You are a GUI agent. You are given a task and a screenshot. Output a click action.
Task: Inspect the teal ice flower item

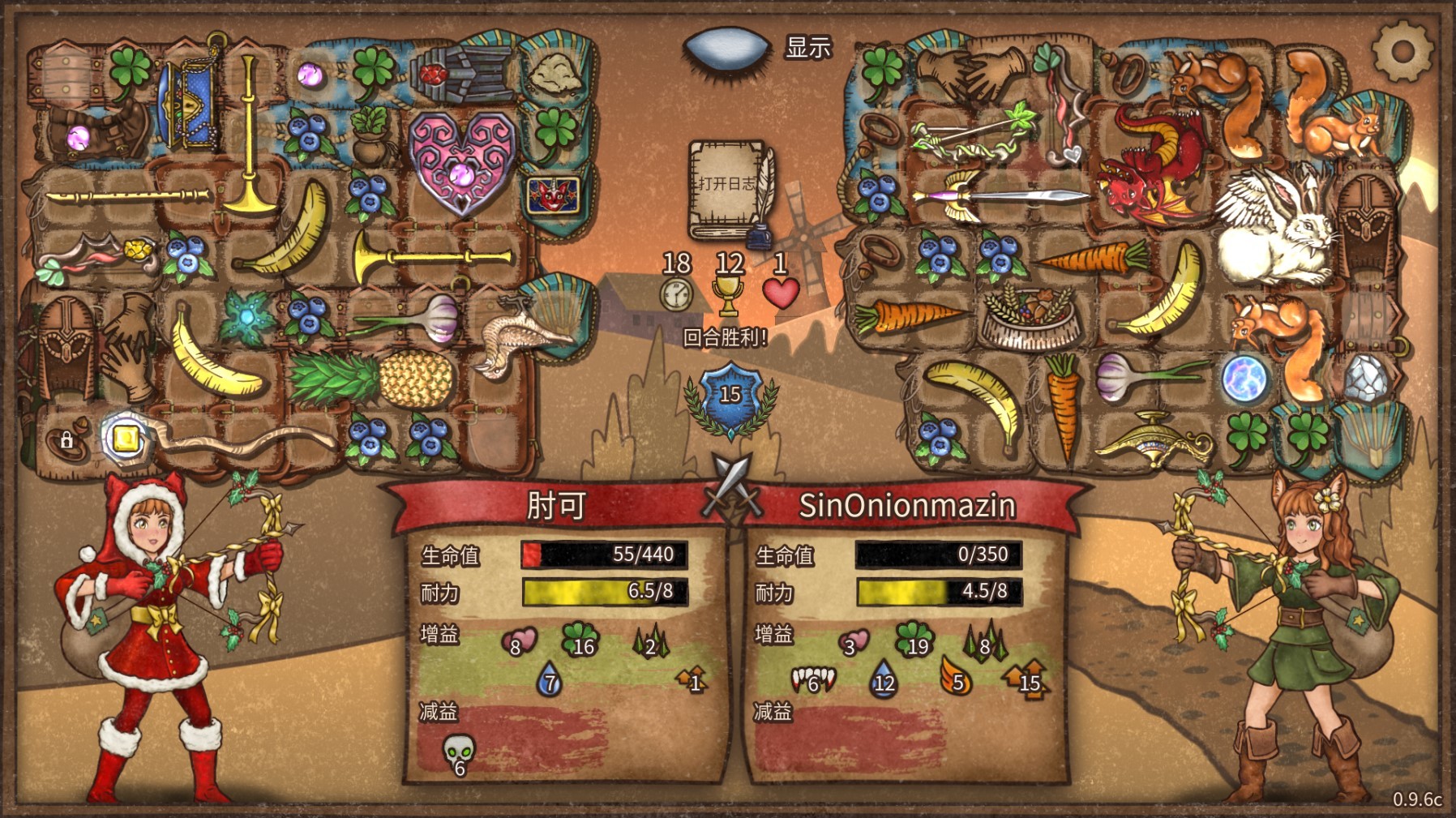click(x=246, y=318)
